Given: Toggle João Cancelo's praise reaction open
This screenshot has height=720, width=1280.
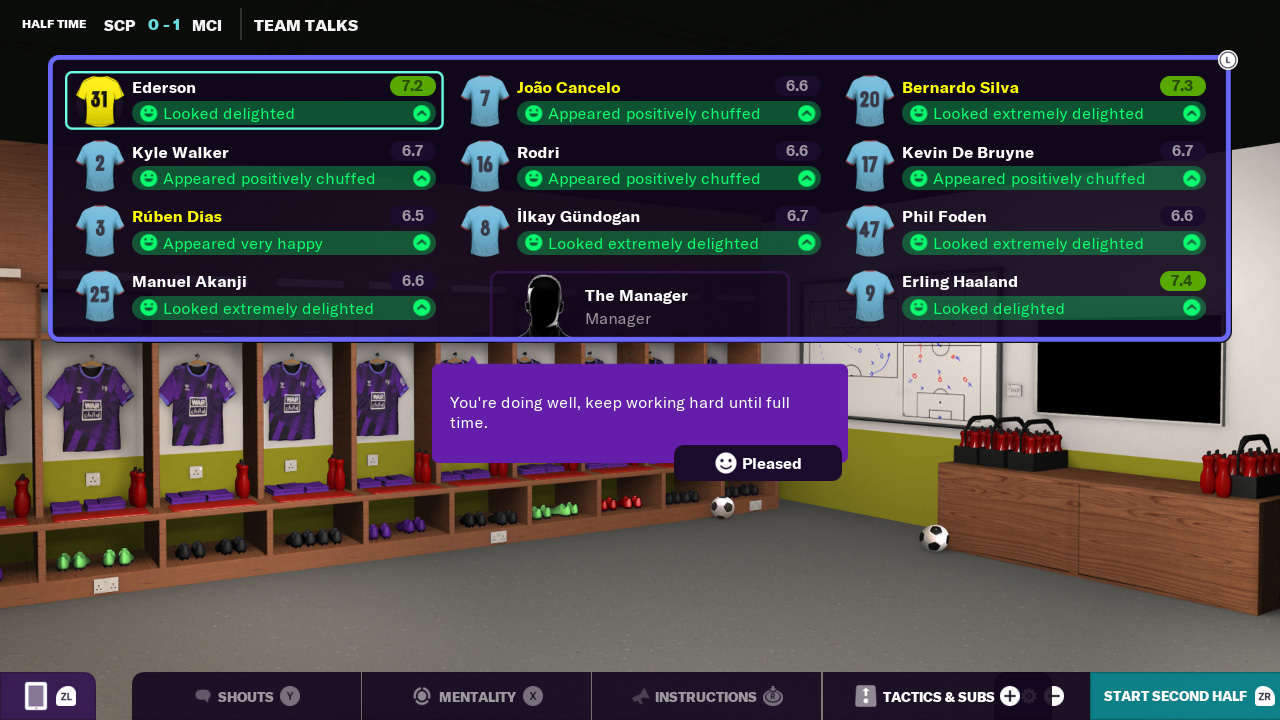Looking at the screenshot, I should [804, 114].
